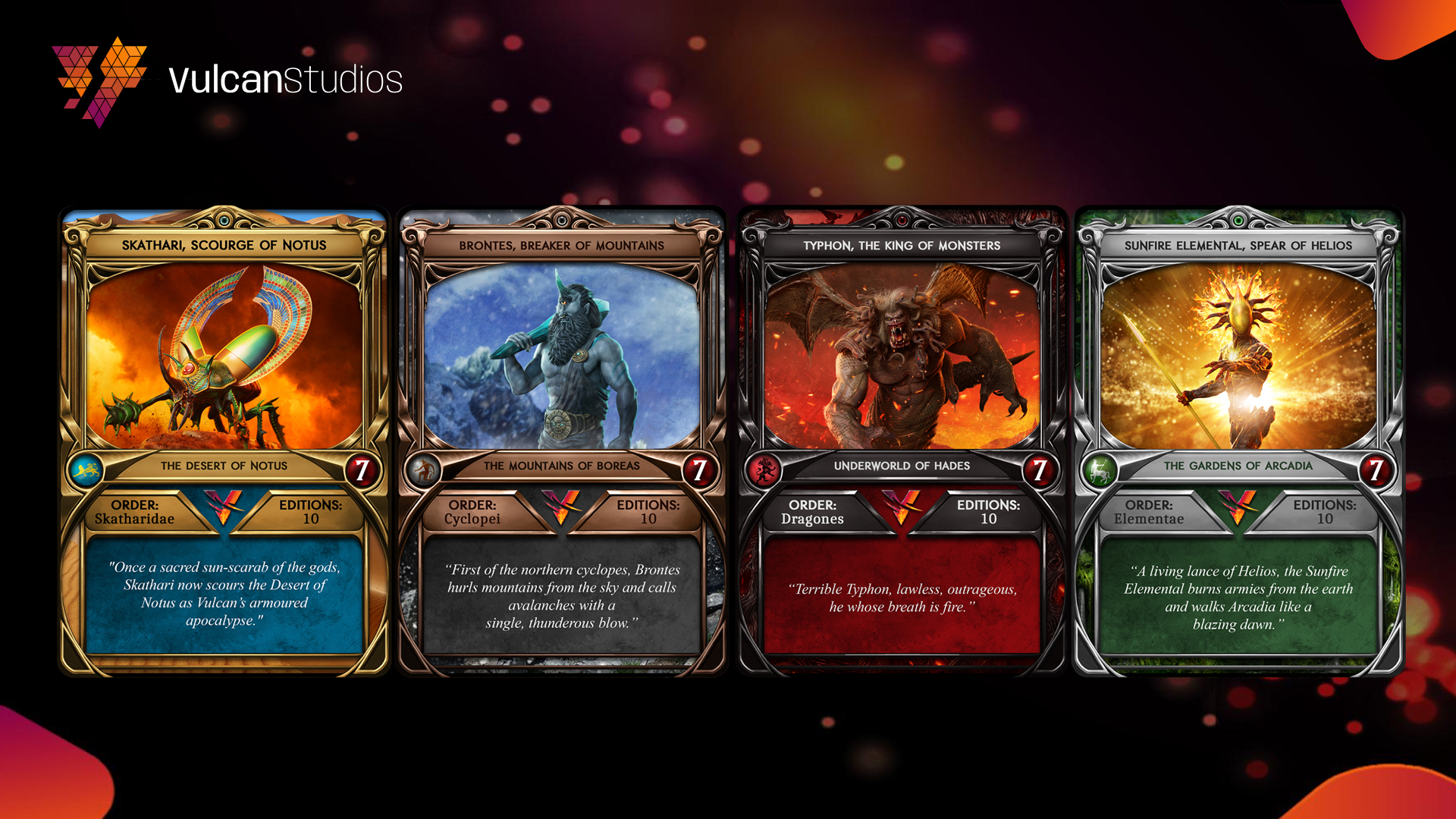Select the Sunfire Elemental, Spear of Helios card
Image resolution: width=1456 pixels, height=819 pixels.
click(x=1238, y=440)
